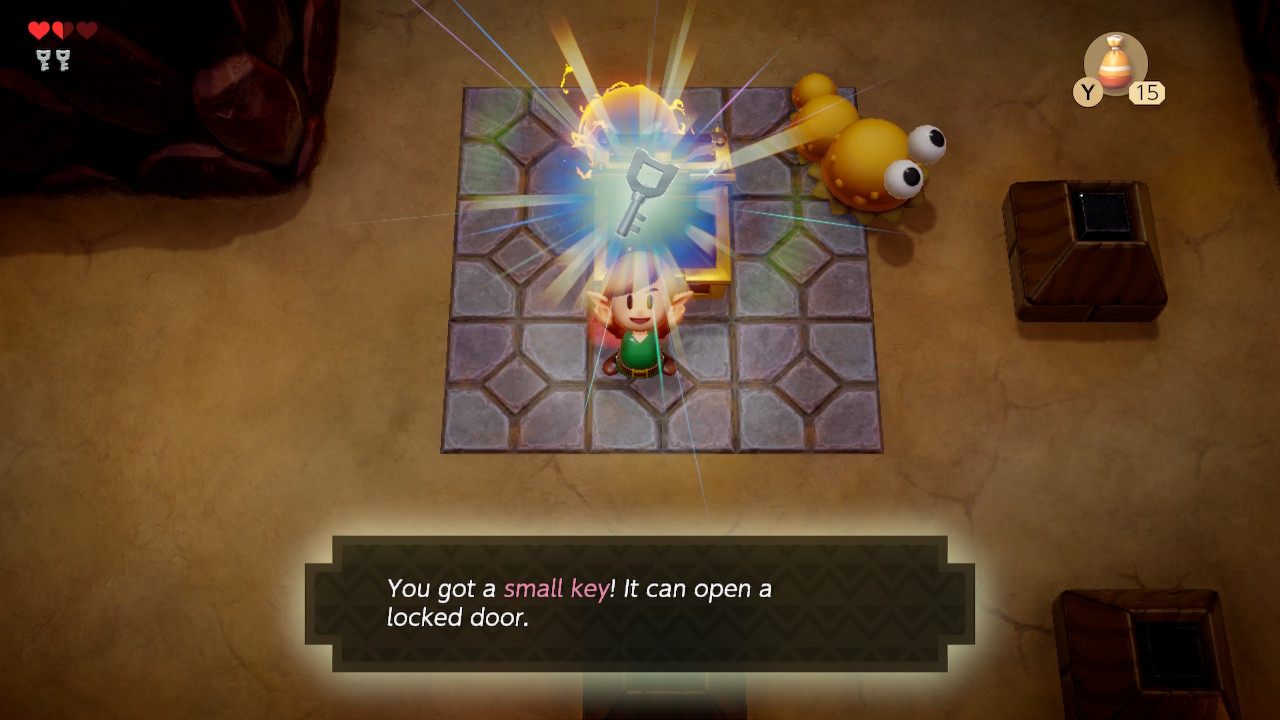The width and height of the screenshot is (1280, 720).
Task: Select the first heart in the health meter
Action: click(38, 31)
